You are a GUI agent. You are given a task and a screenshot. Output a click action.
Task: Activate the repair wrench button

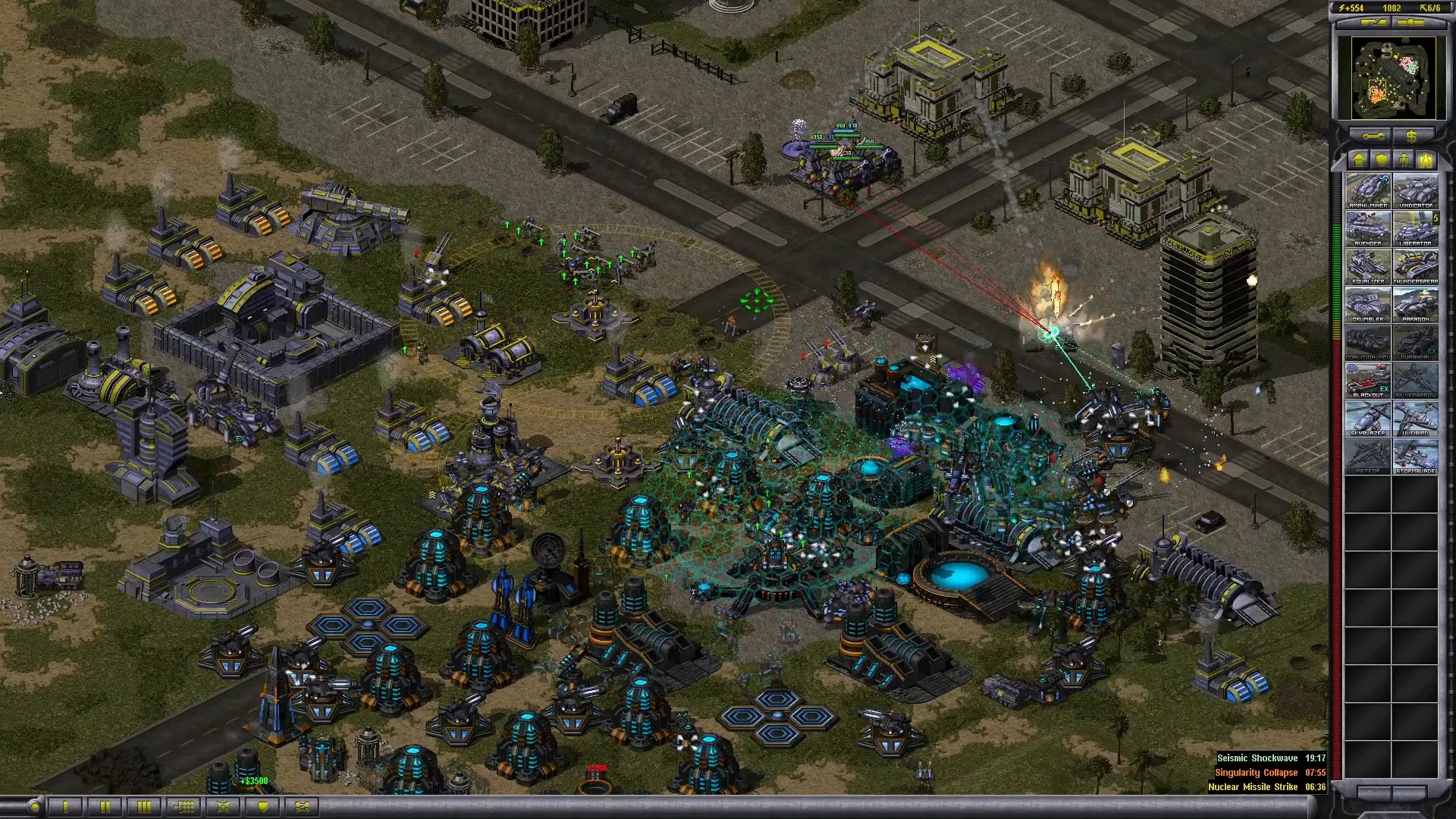1373,136
